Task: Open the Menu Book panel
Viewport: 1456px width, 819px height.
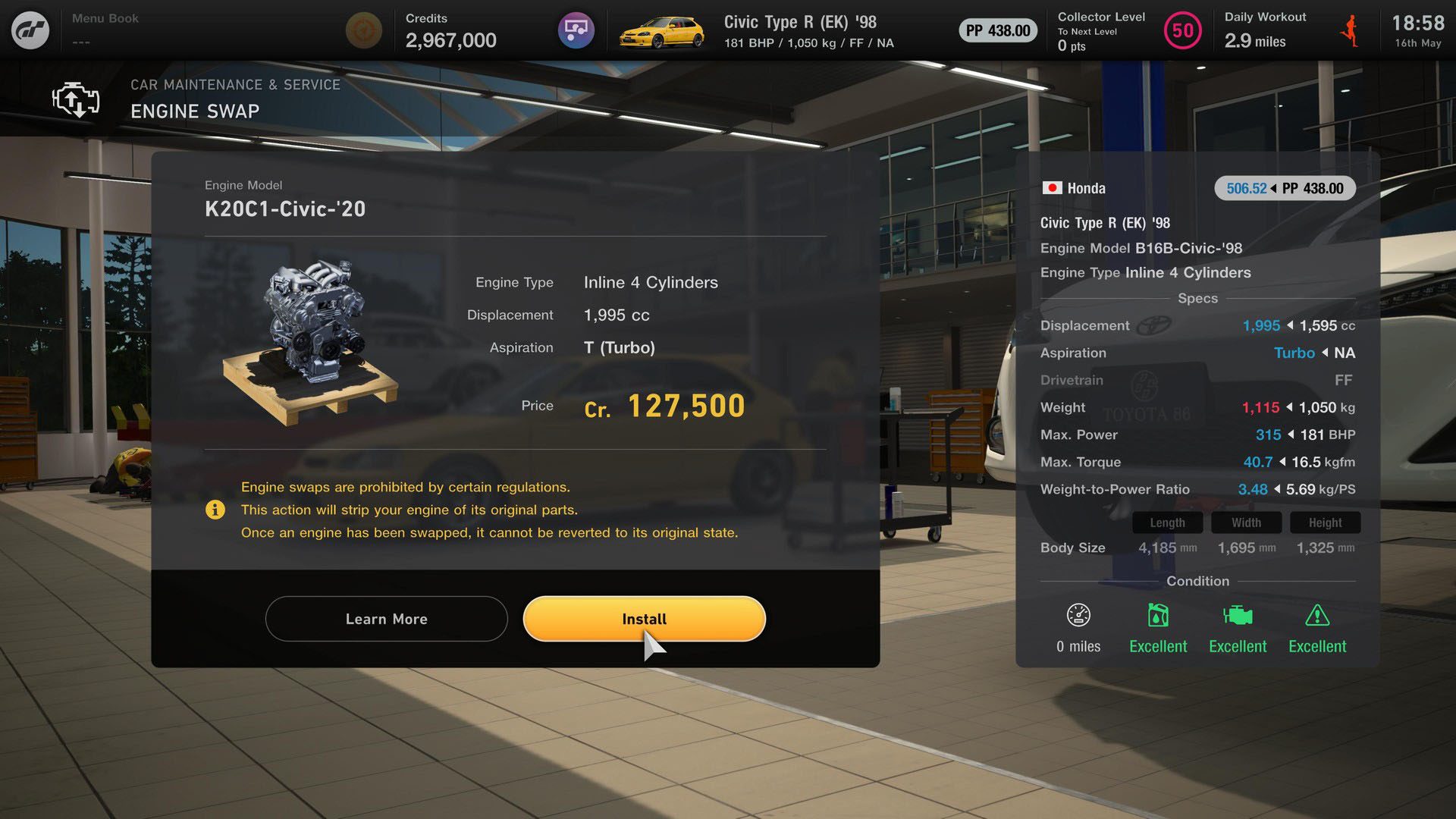Action: 105,30
